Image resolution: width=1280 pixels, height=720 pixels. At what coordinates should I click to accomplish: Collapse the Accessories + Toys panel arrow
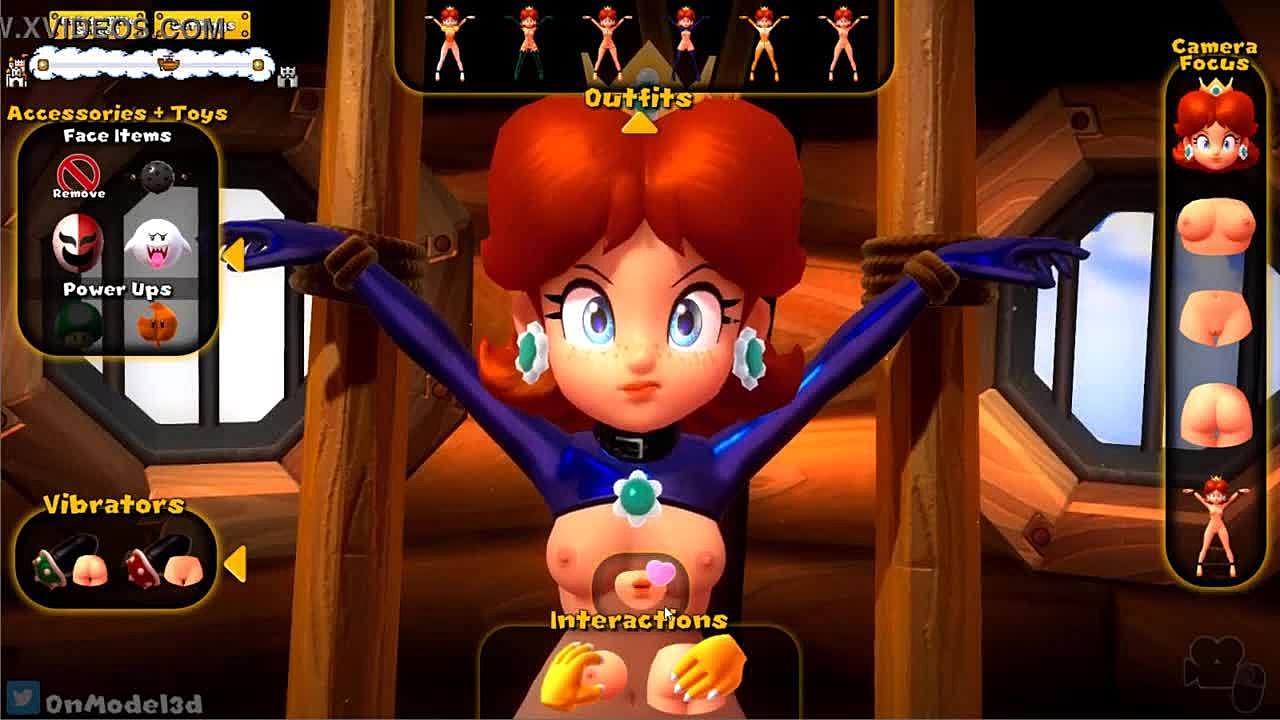(233, 255)
